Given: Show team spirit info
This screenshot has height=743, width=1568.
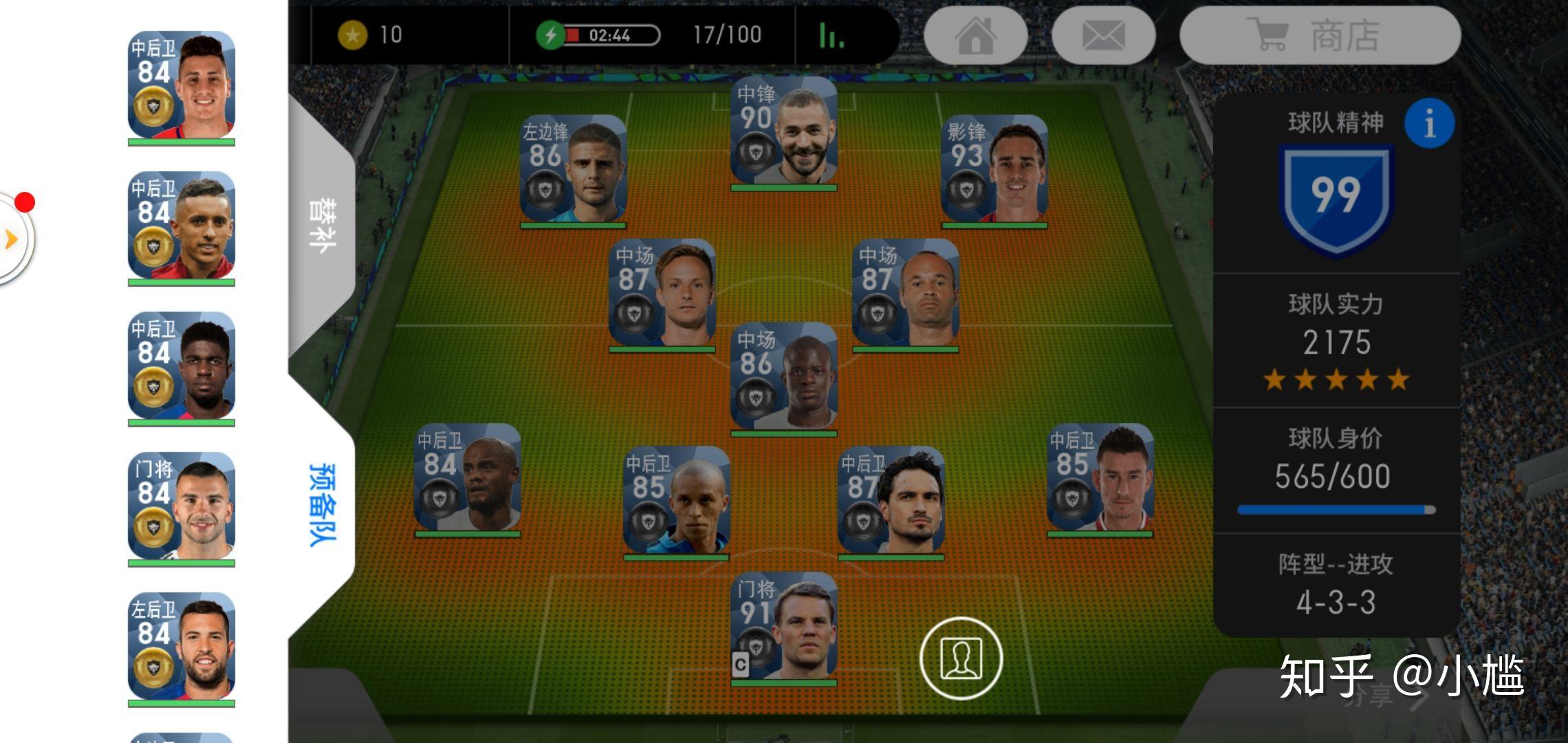Looking at the screenshot, I should coord(1429,124).
